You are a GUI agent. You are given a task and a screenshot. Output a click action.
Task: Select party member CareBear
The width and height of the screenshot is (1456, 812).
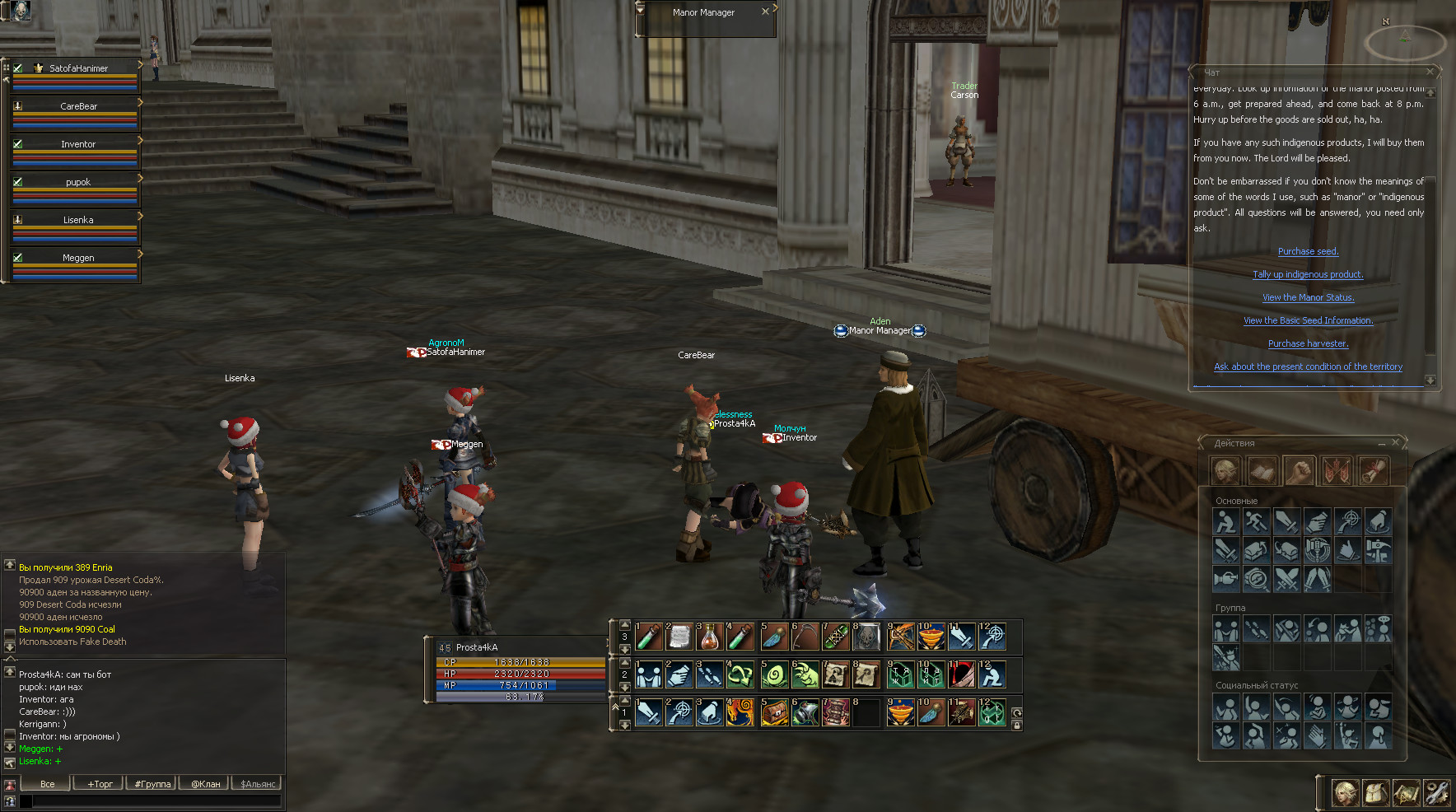(78, 106)
